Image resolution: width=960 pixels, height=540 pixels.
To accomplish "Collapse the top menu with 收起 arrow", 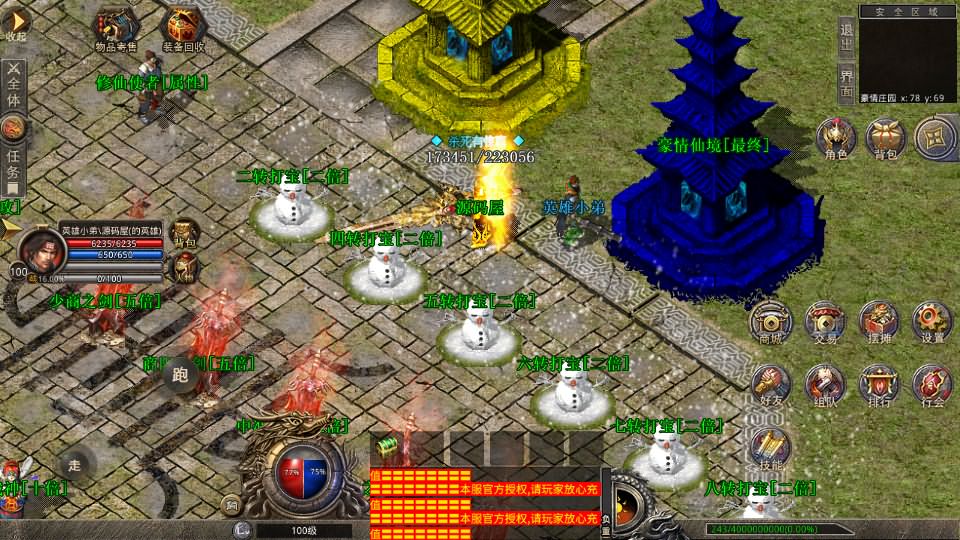I will tap(15, 22).
